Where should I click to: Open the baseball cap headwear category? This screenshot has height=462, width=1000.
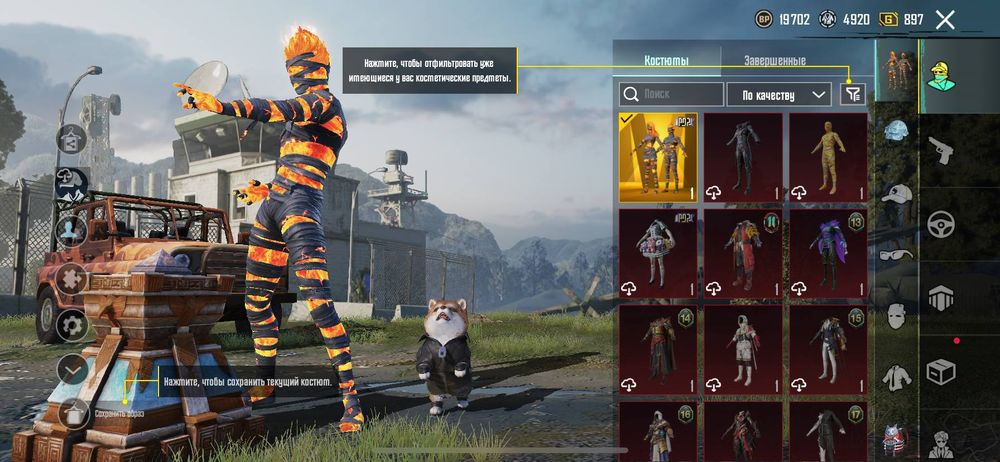(x=896, y=194)
